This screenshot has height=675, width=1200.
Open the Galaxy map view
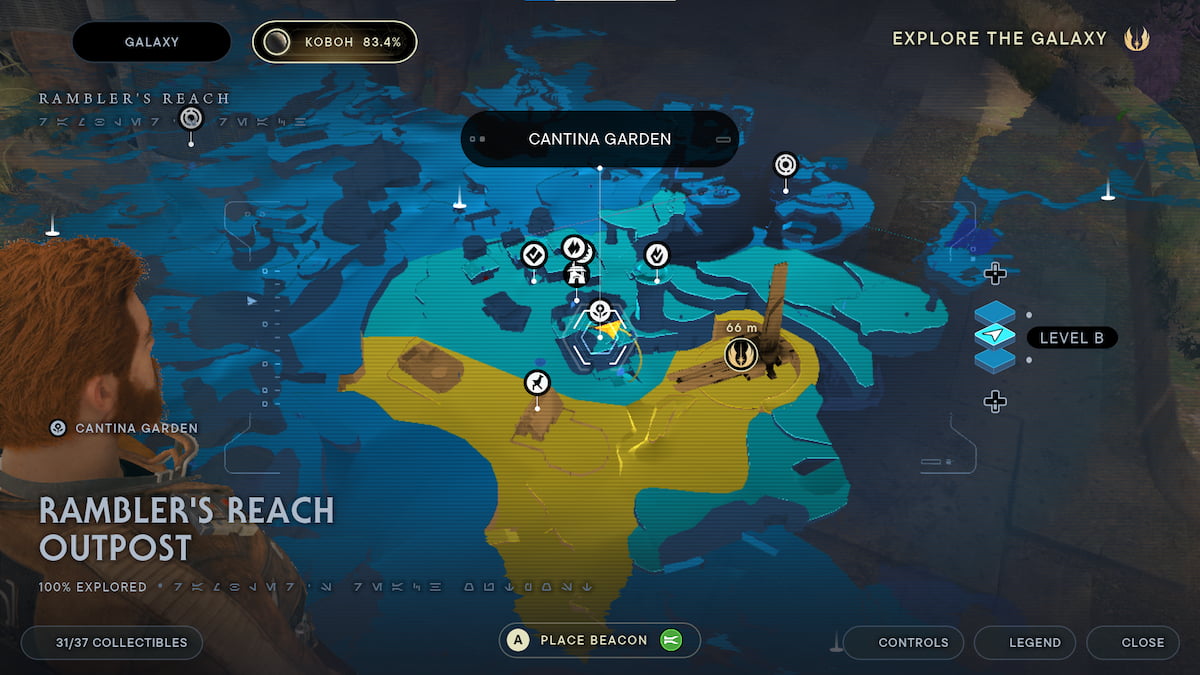point(151,42)
